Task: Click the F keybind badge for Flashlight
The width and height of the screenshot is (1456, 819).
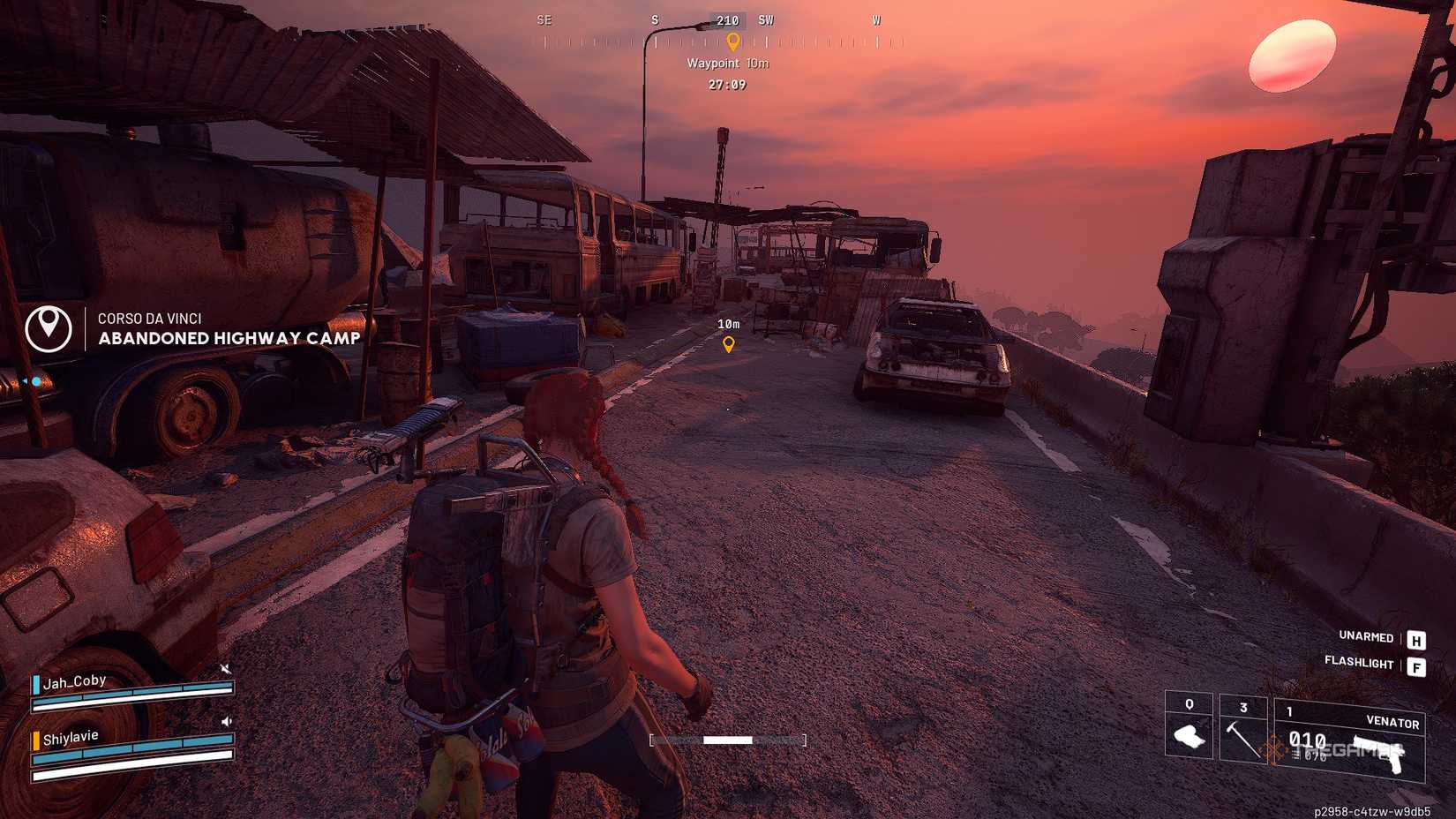Action: [x=1418, y=665]
